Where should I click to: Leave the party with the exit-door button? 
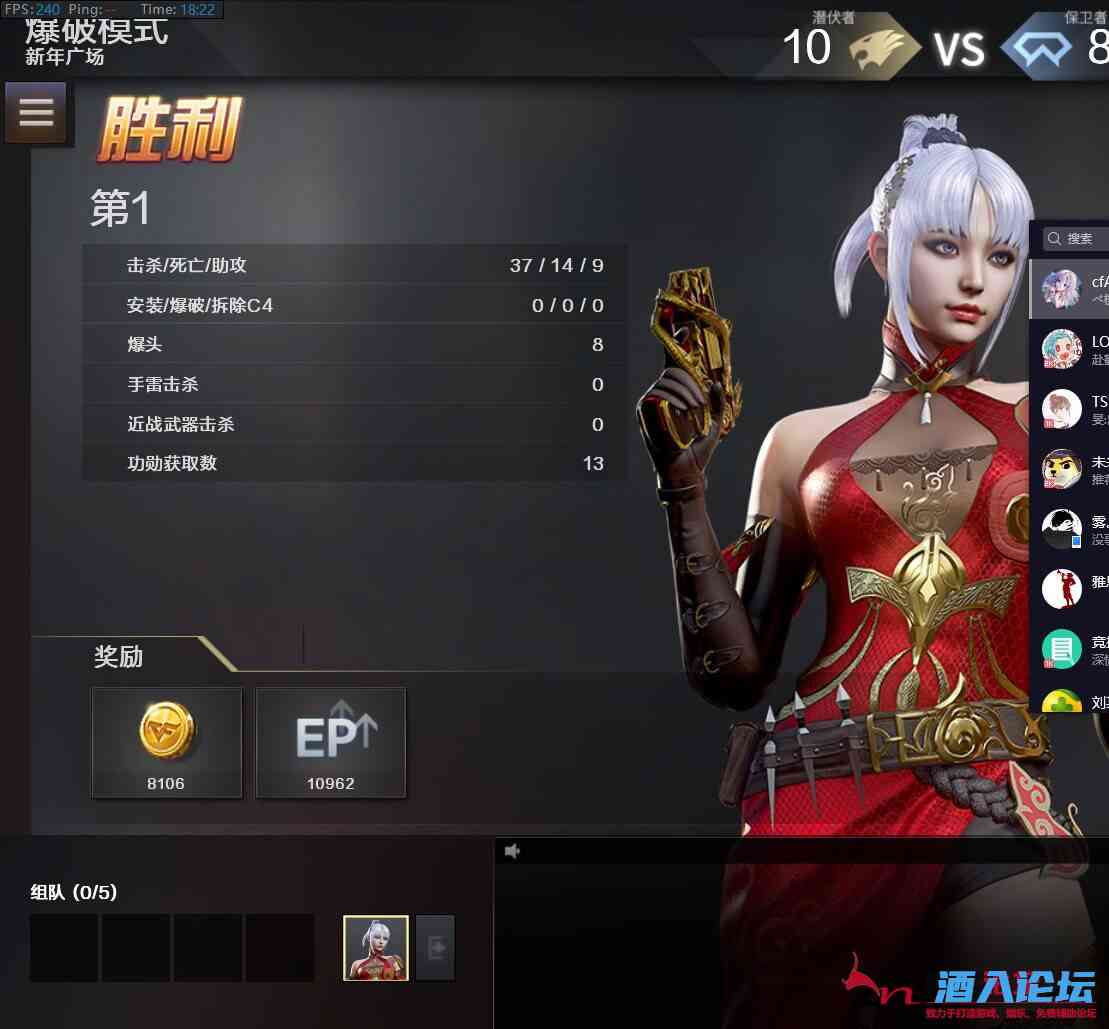click(435, 948)
